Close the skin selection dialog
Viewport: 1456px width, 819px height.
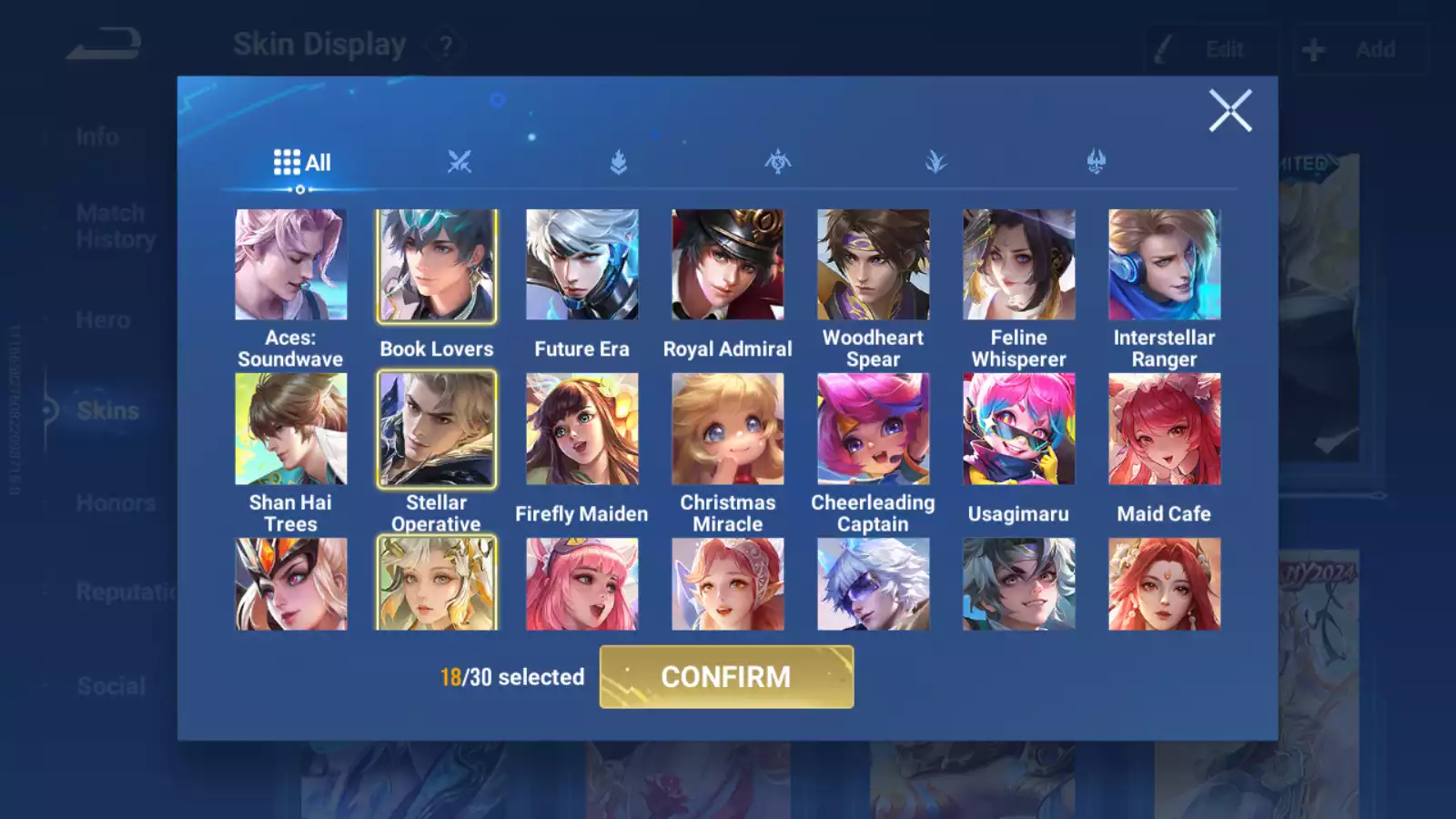coord(1229,111)
